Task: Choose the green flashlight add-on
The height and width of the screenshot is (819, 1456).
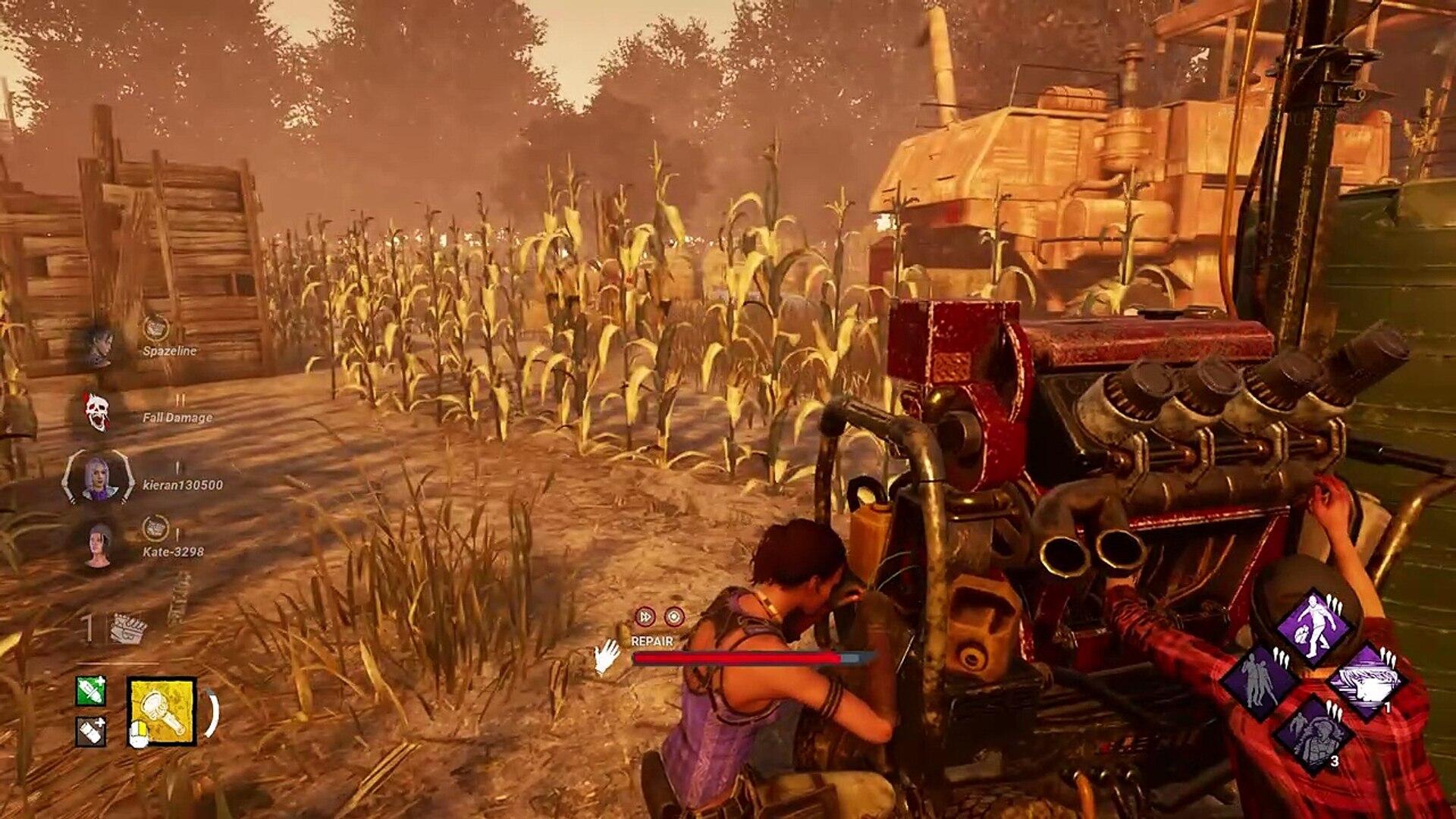Action: [90, 691]
